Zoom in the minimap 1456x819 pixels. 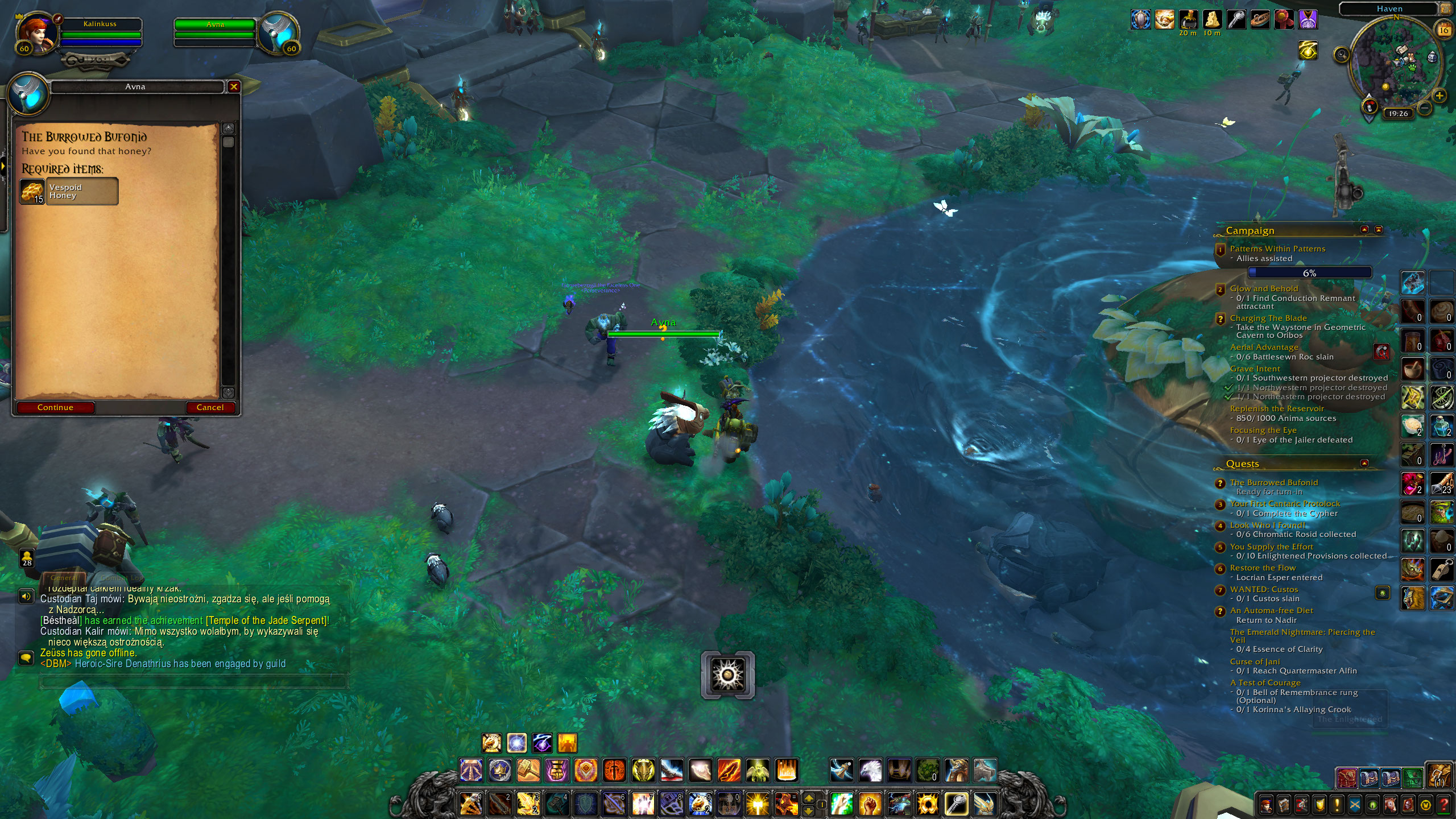pos(1439,96)
